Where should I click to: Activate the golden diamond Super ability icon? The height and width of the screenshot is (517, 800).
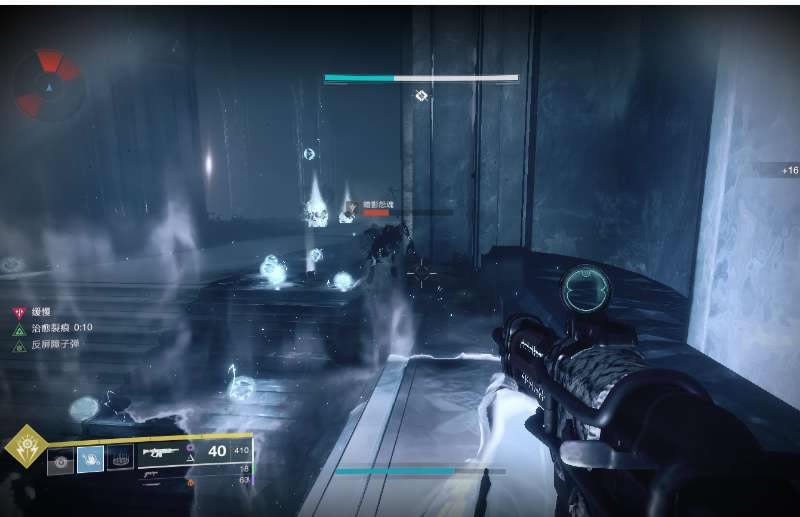pyautogui.click(x=24, y=448)
